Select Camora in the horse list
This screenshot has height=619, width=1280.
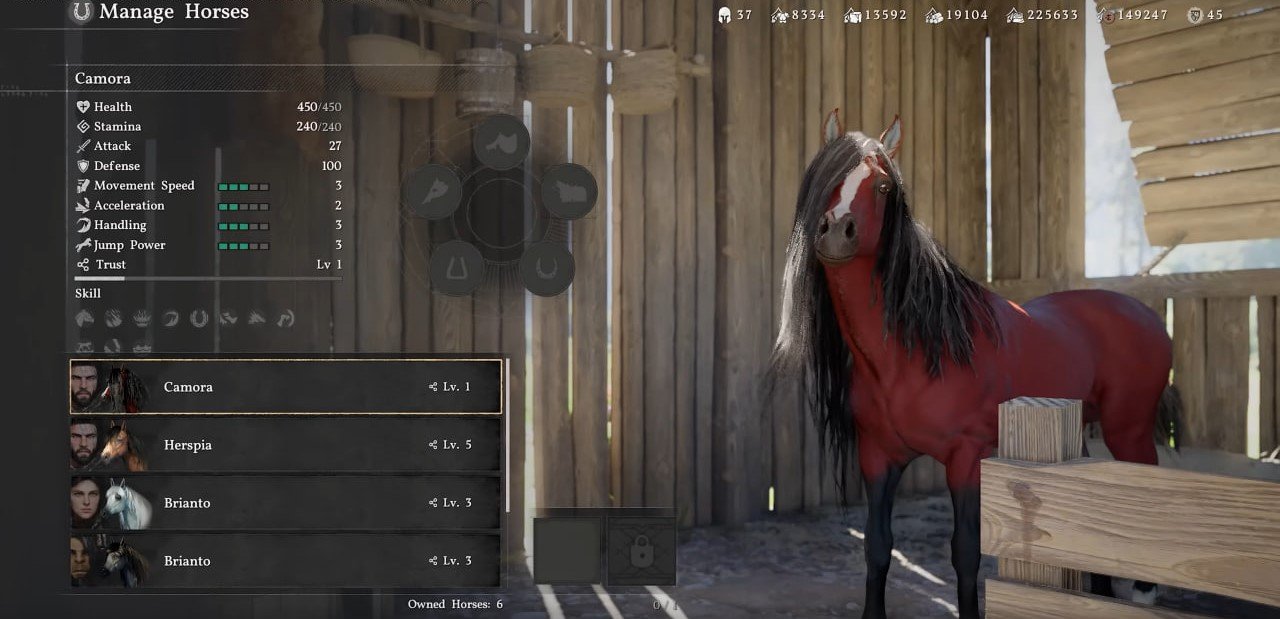[x=285, y=387]
